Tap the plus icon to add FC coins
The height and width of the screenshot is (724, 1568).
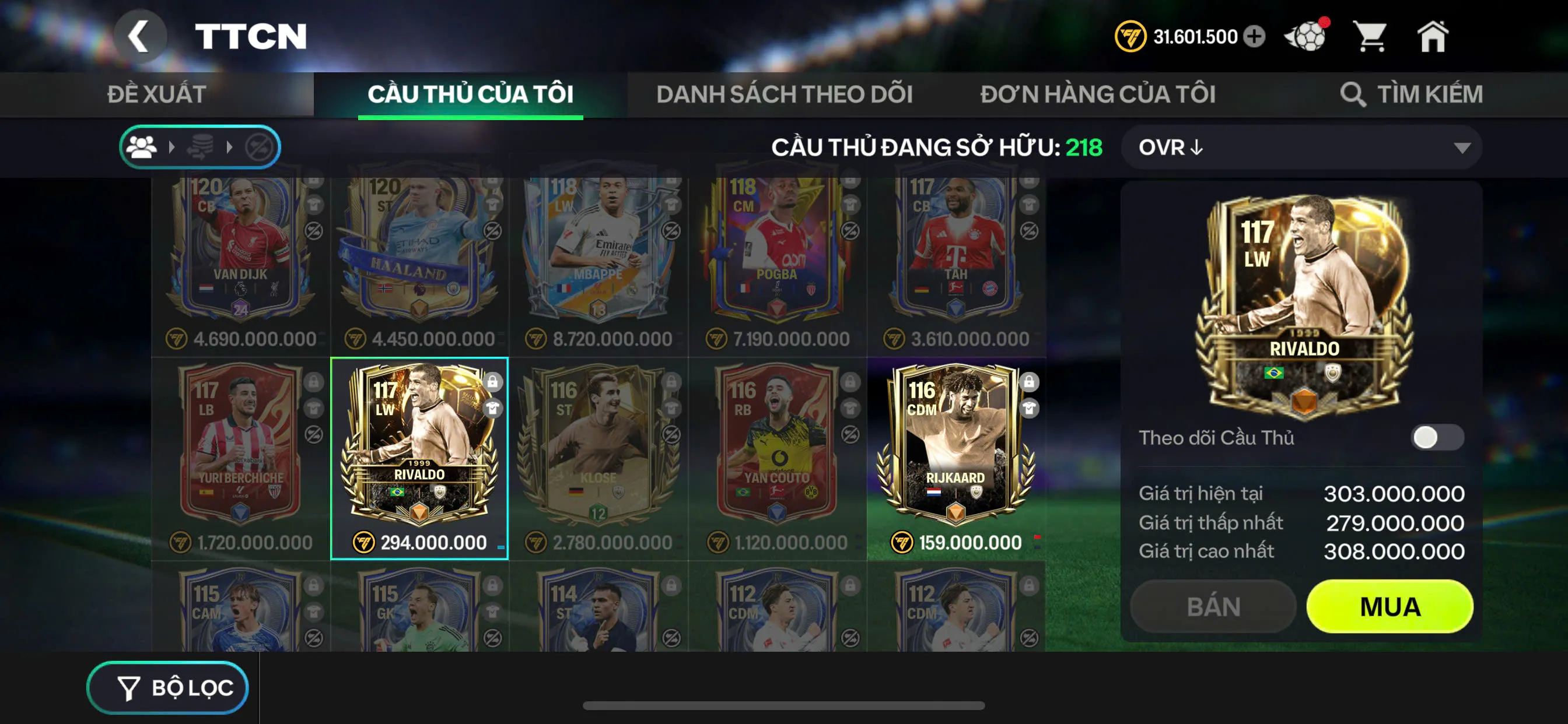[1254, 37]
